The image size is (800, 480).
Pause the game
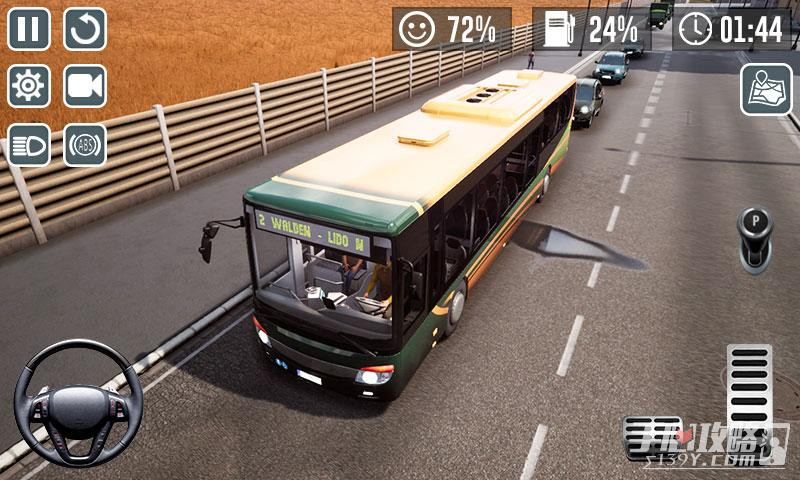pos(29,29)
